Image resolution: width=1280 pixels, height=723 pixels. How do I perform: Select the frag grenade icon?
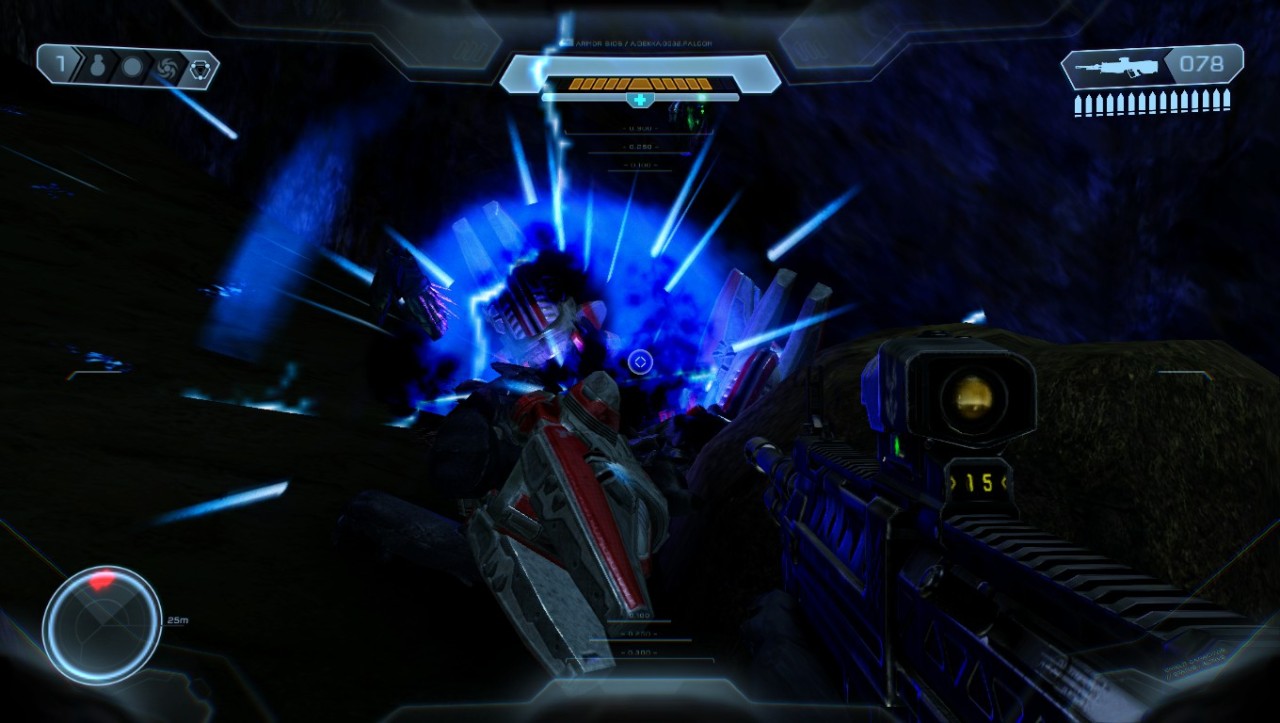click(97, 67)
